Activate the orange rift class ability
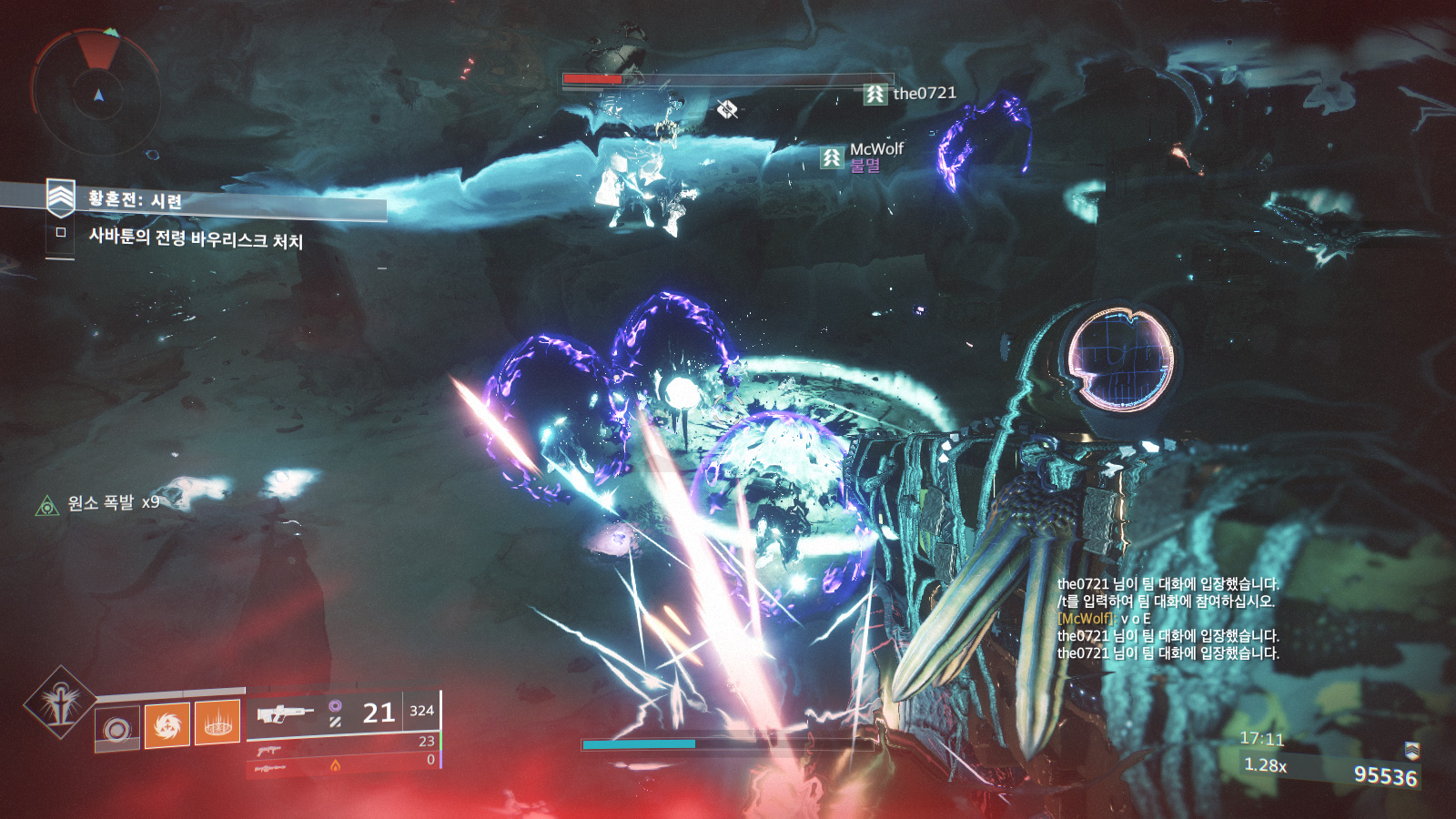The height and width of the screenshot is (819, 1456). click(217, 722)
